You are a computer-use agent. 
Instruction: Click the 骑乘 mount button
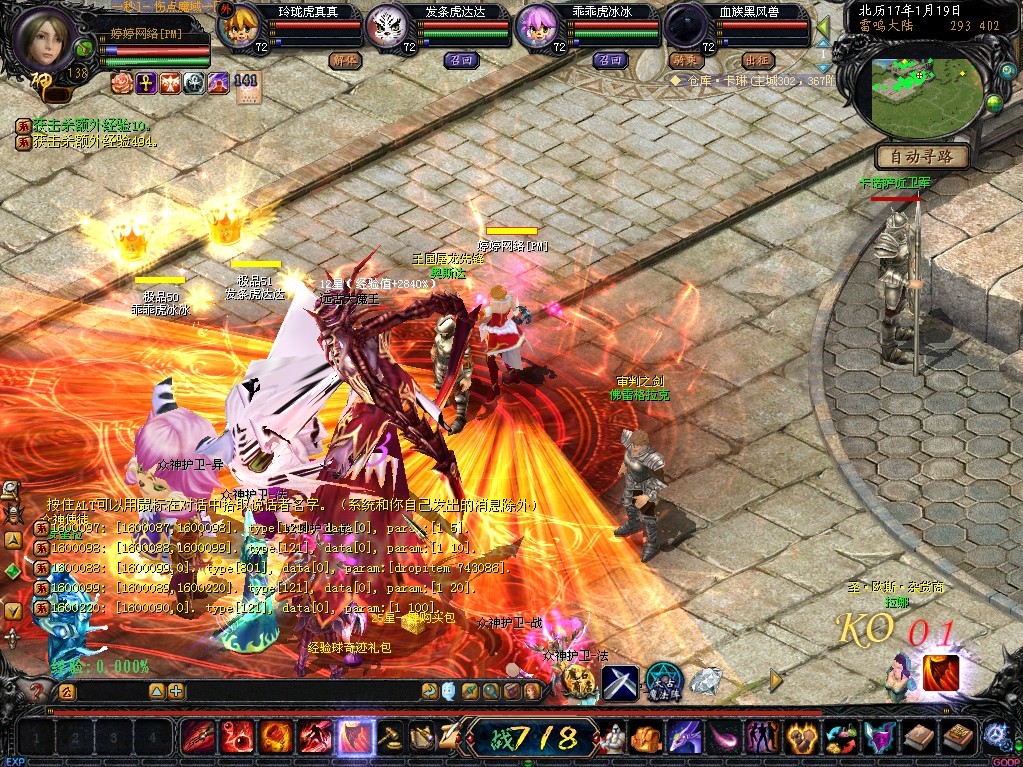684,60
